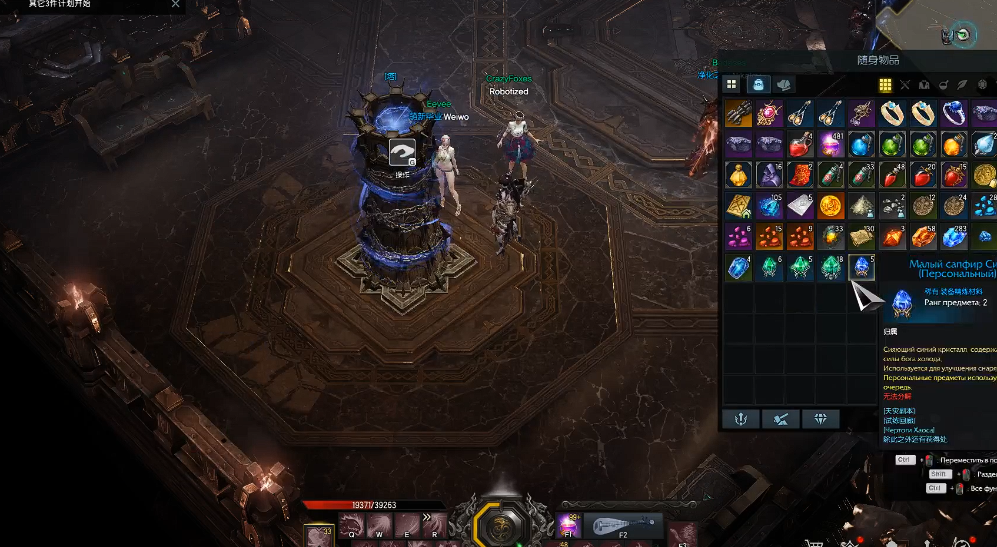
Task: Select the purple hooded cloak item
Action: [x=770, y=175]
